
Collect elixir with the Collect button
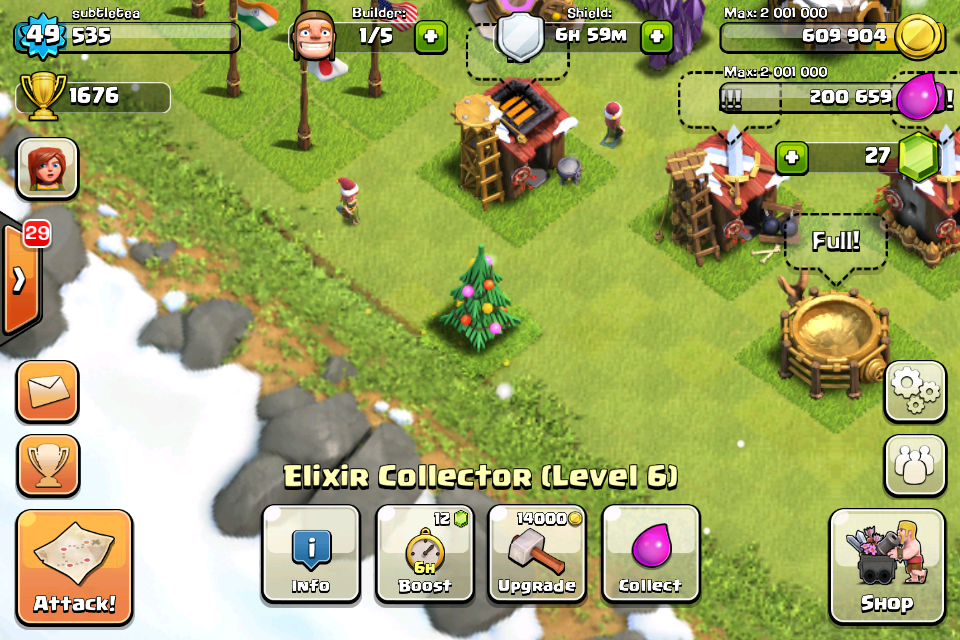[650, 553]
